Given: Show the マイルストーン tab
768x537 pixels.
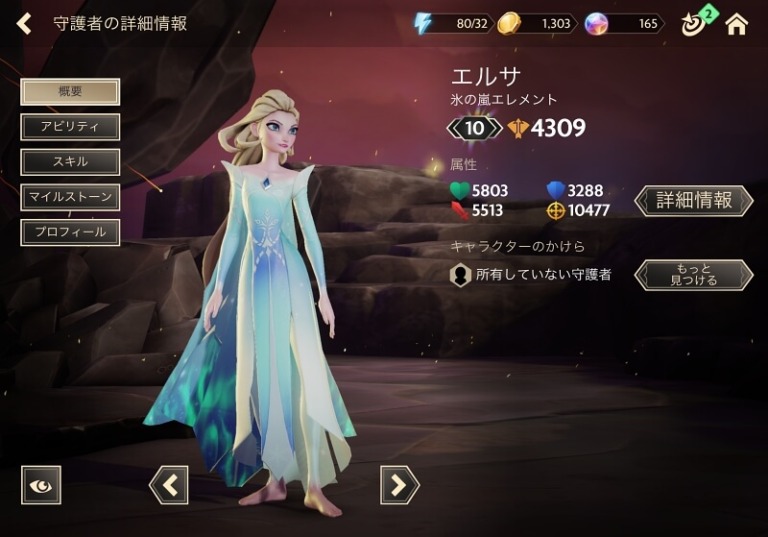Looking at the screenshot, I should (70, 197).
